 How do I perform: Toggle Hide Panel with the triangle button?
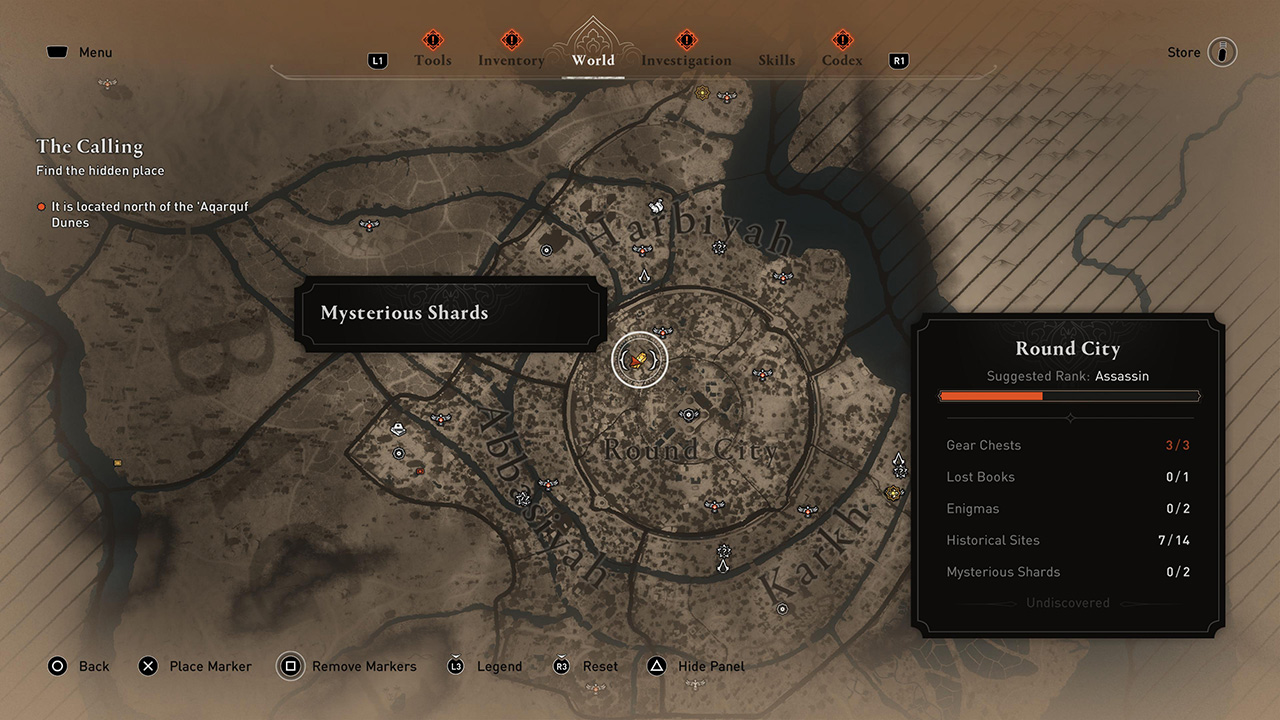[x=655, y=666]
